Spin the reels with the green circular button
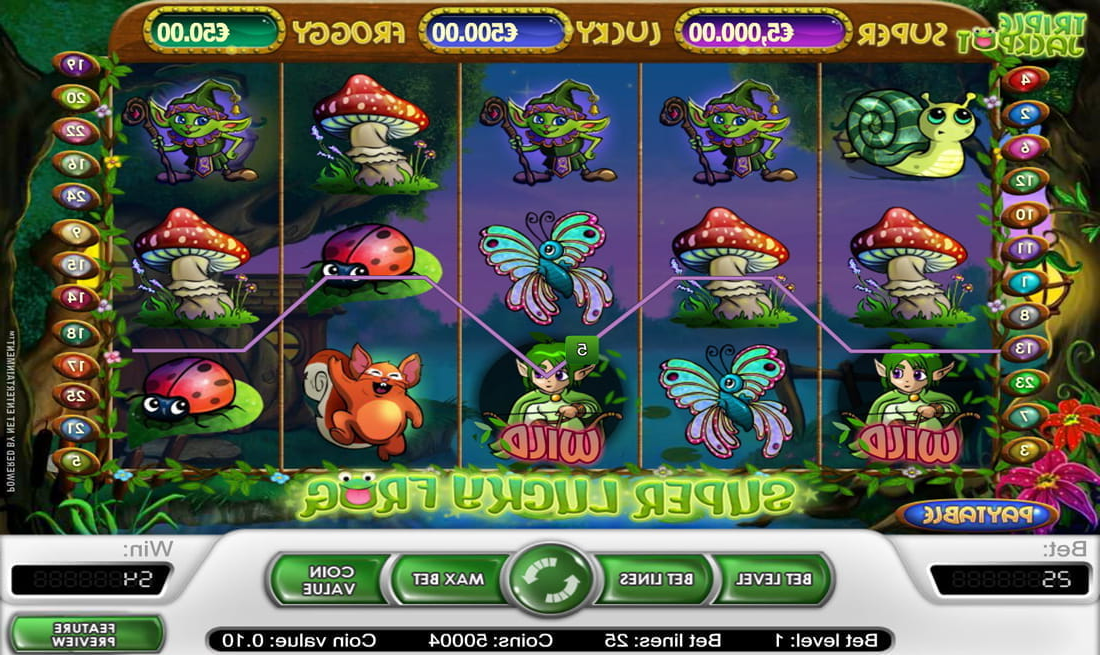Viewport: 1100px width, 655px height. pyautogui.click(x=549, y=579)
